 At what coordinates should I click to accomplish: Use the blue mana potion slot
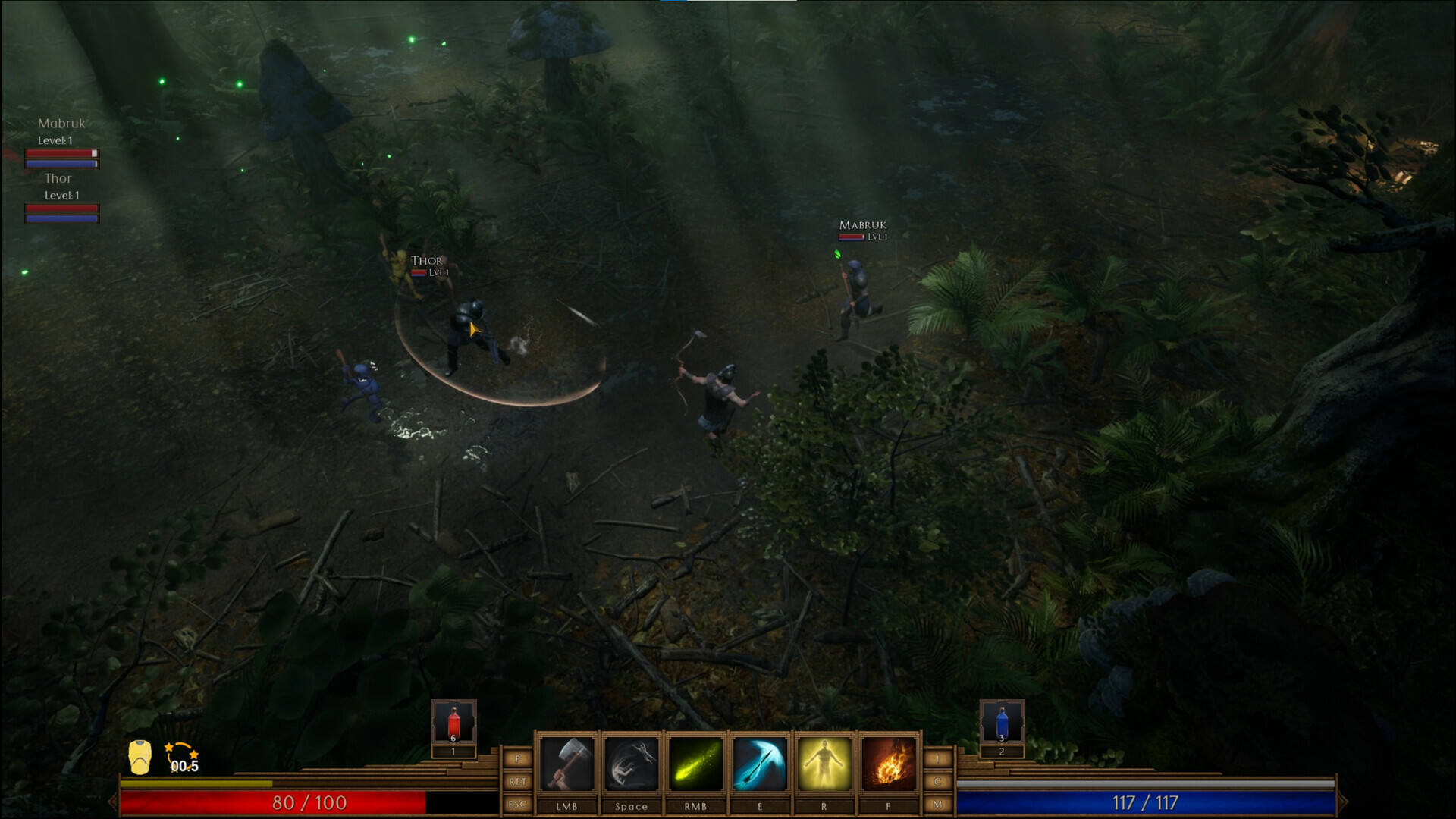1001,723
